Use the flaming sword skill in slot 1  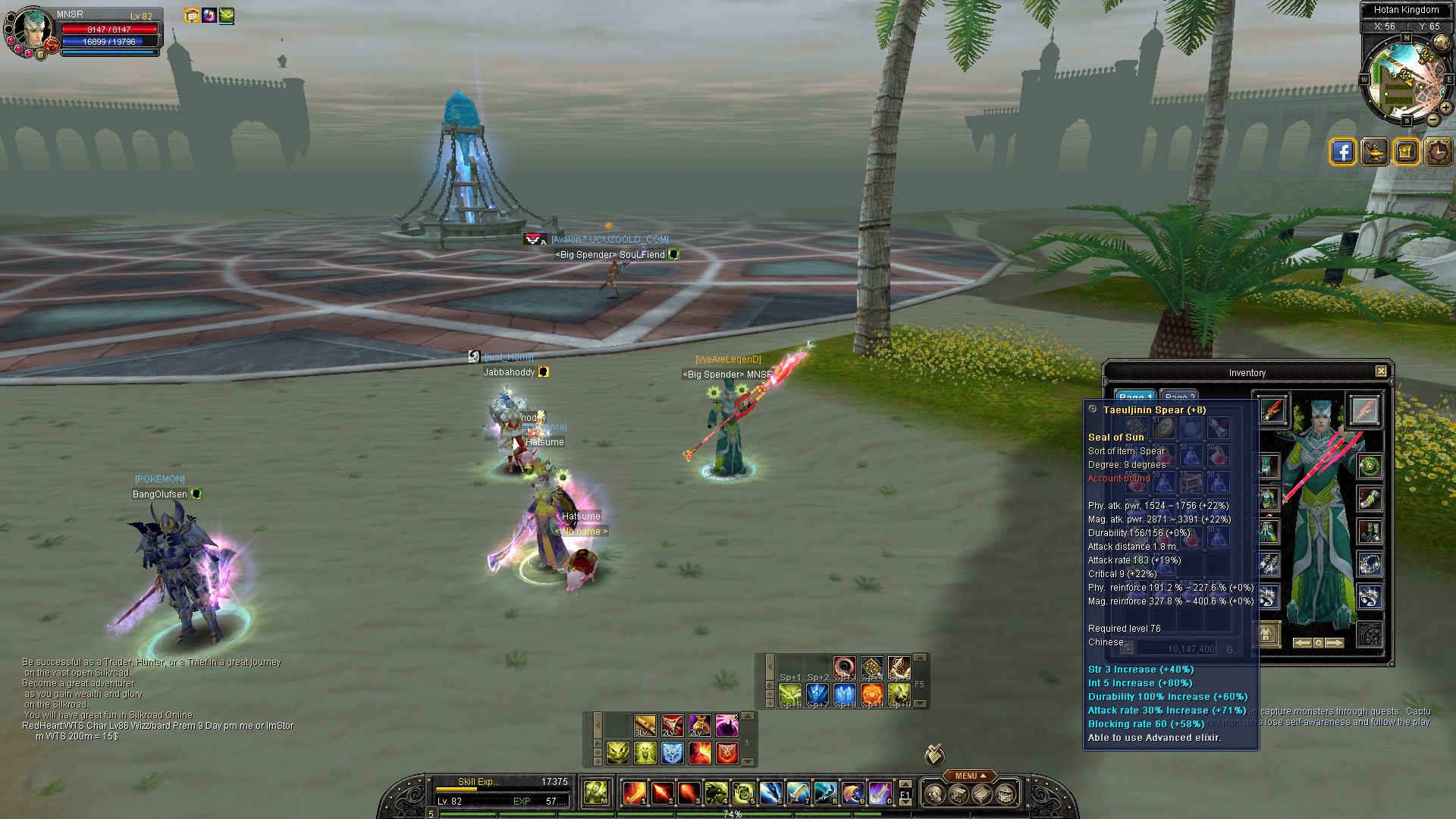coord(634,793)
